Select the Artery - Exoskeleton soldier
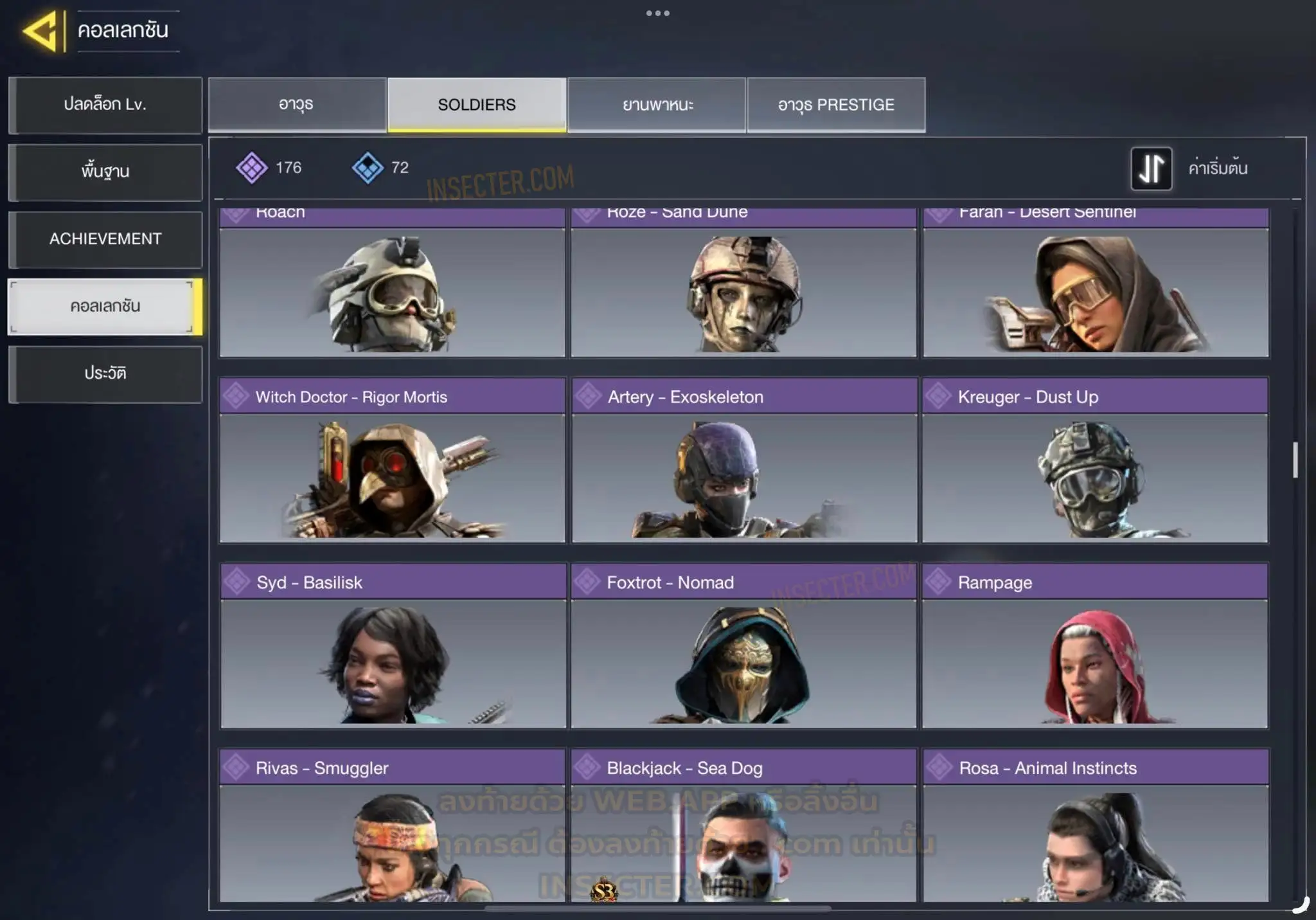 pos(744,460)
